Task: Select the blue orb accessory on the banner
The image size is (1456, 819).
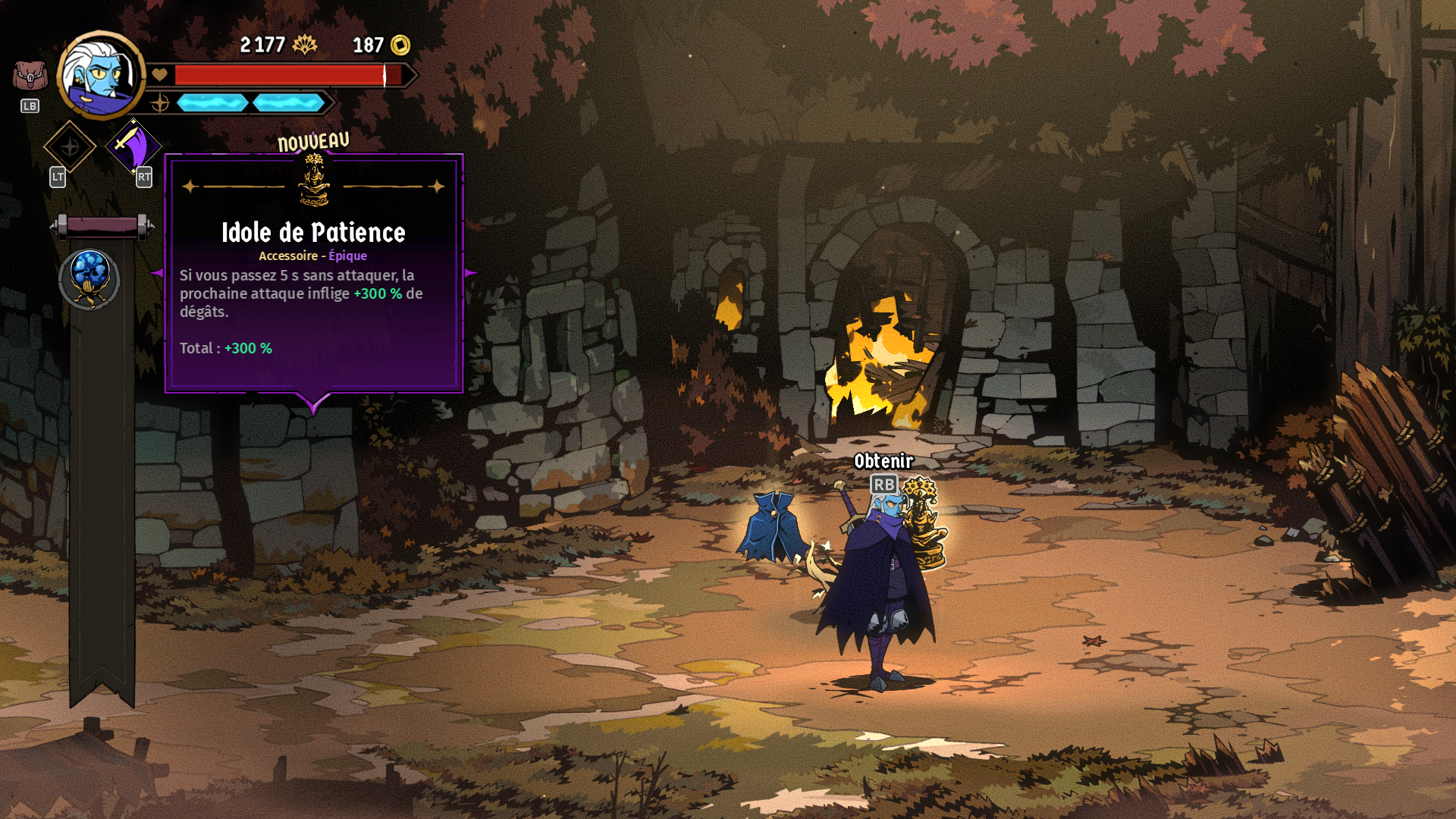Action: tap(89, 278)
